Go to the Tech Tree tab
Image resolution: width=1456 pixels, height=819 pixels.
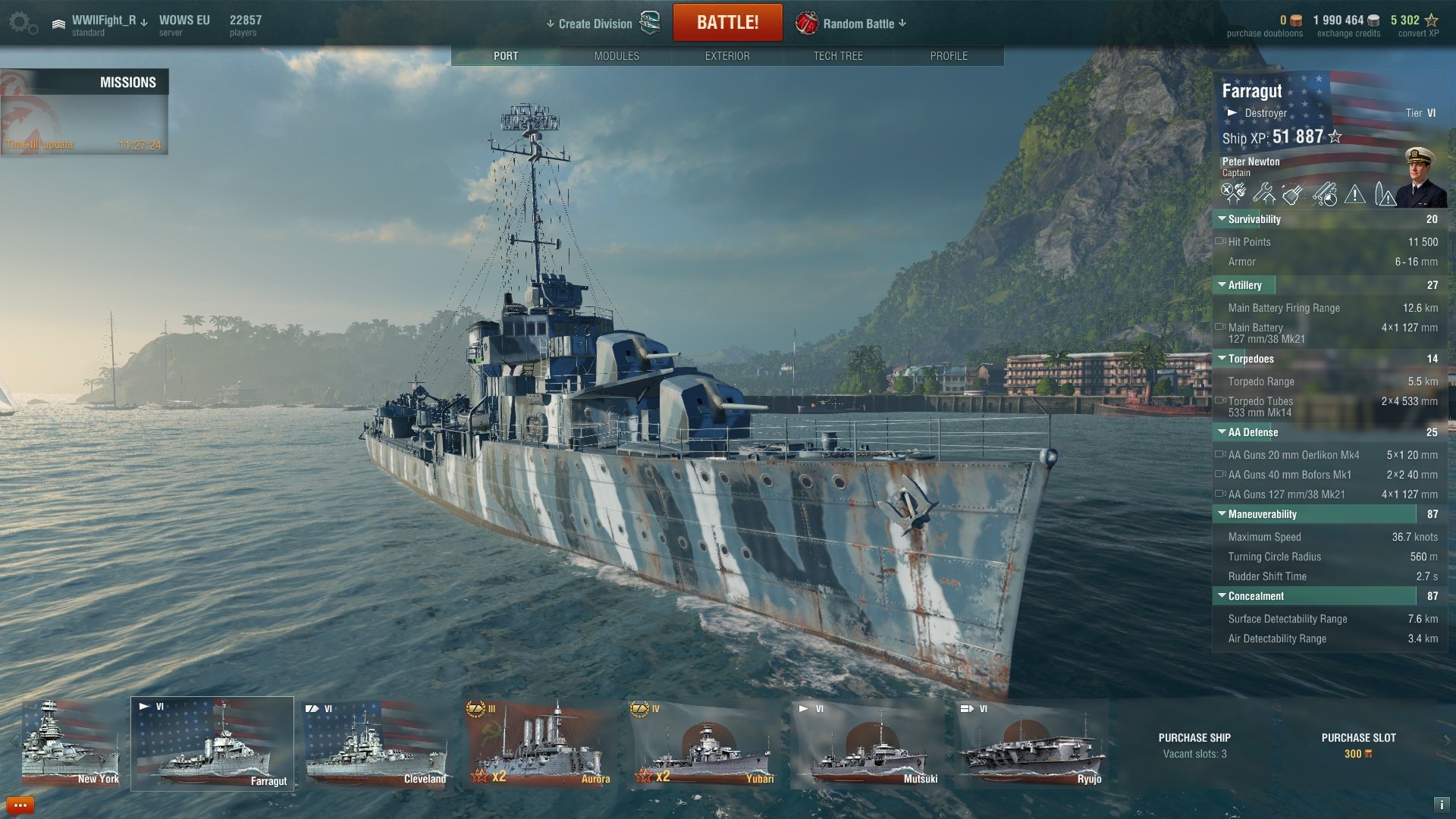838,56
